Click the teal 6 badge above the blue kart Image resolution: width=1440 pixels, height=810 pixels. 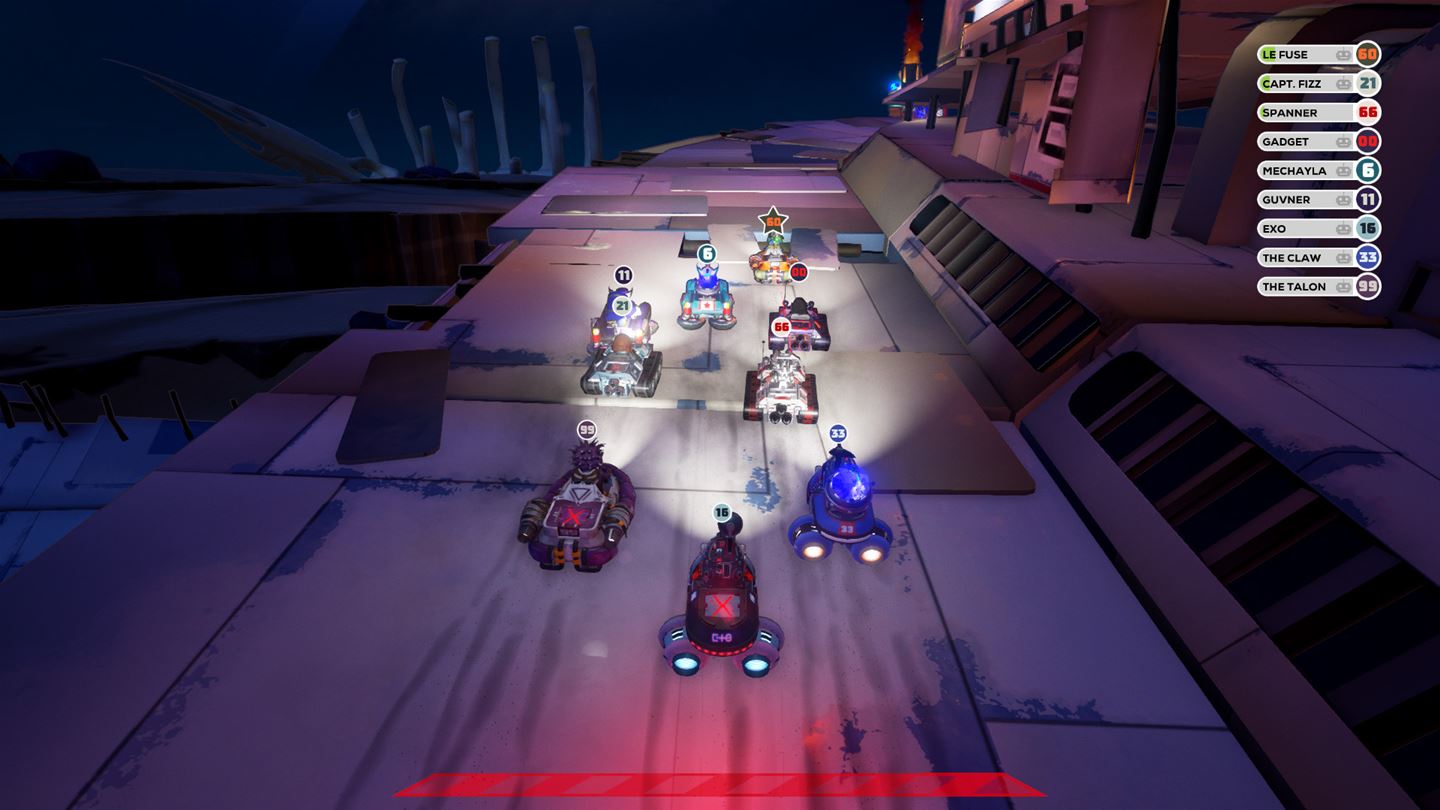click(707, 253)
